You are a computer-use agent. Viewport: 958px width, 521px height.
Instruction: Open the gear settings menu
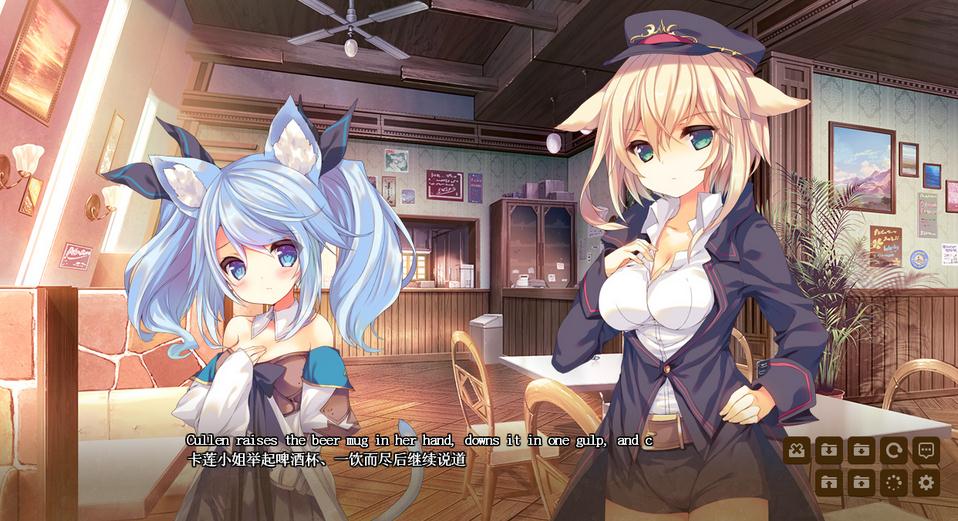pyautogui.click(x=926, y=483)
